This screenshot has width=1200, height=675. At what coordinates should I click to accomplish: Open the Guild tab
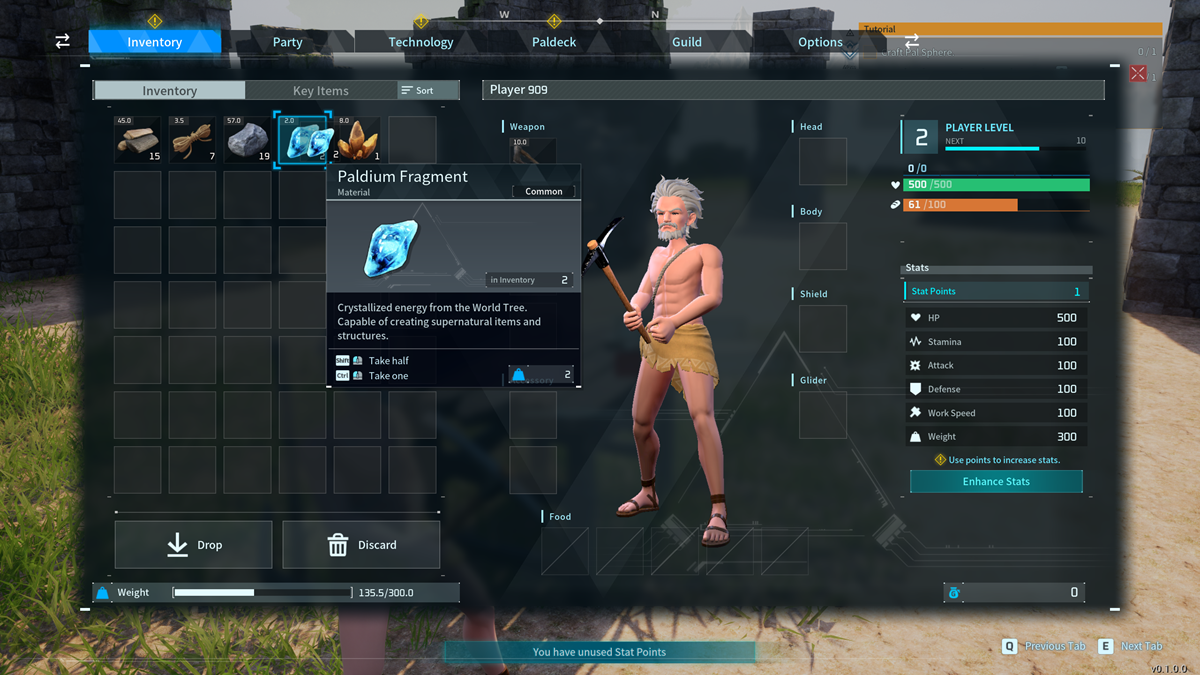click(x=686, y=42)
